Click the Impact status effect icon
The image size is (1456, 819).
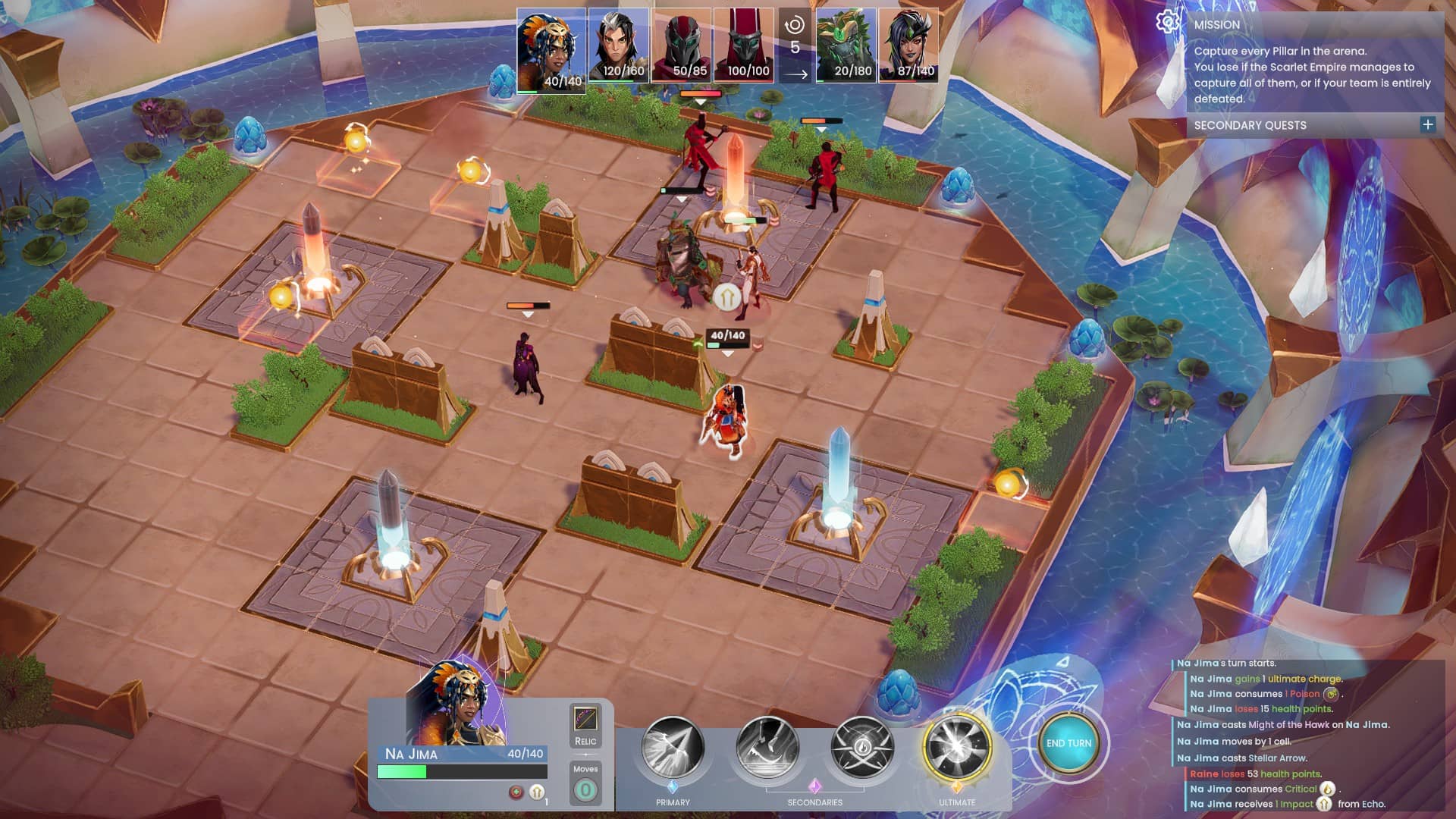point(537,792)
